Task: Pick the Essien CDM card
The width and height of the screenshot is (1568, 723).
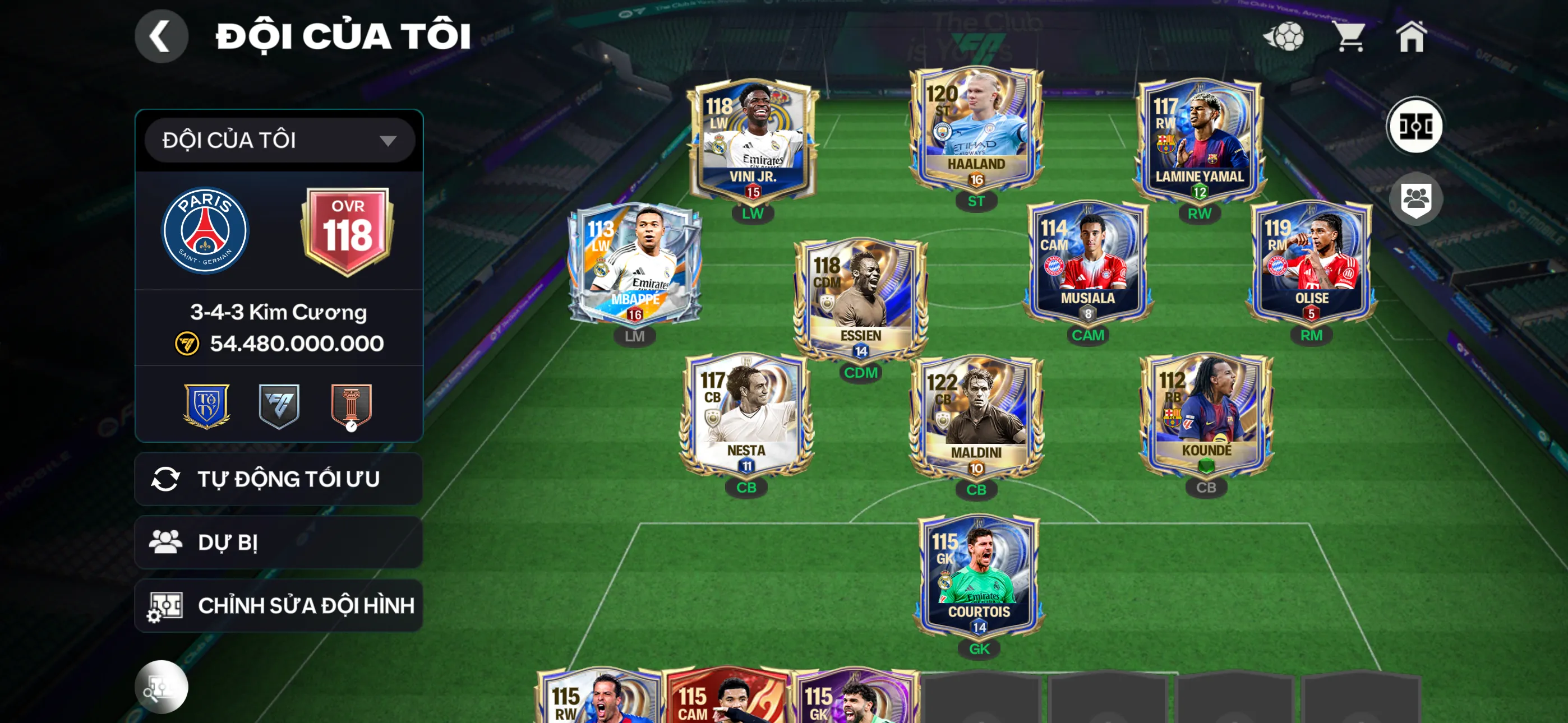Action: (x=860, y=298)
